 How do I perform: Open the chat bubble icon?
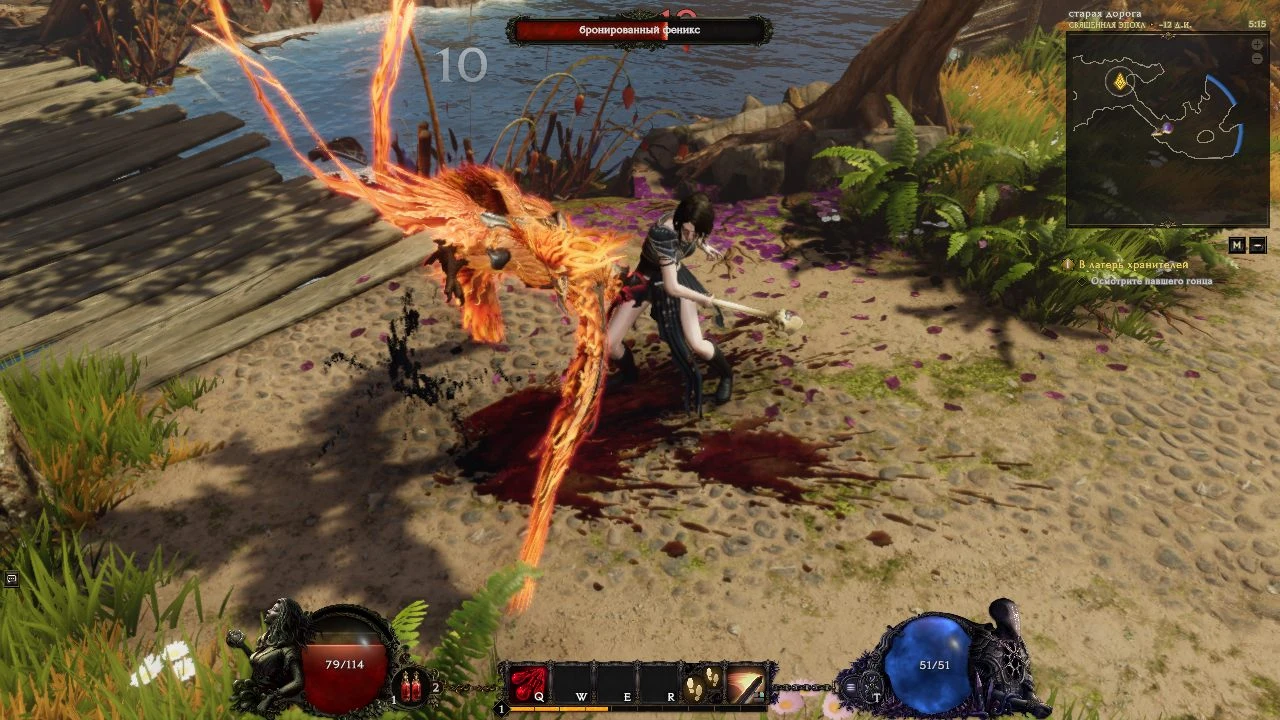11,578
